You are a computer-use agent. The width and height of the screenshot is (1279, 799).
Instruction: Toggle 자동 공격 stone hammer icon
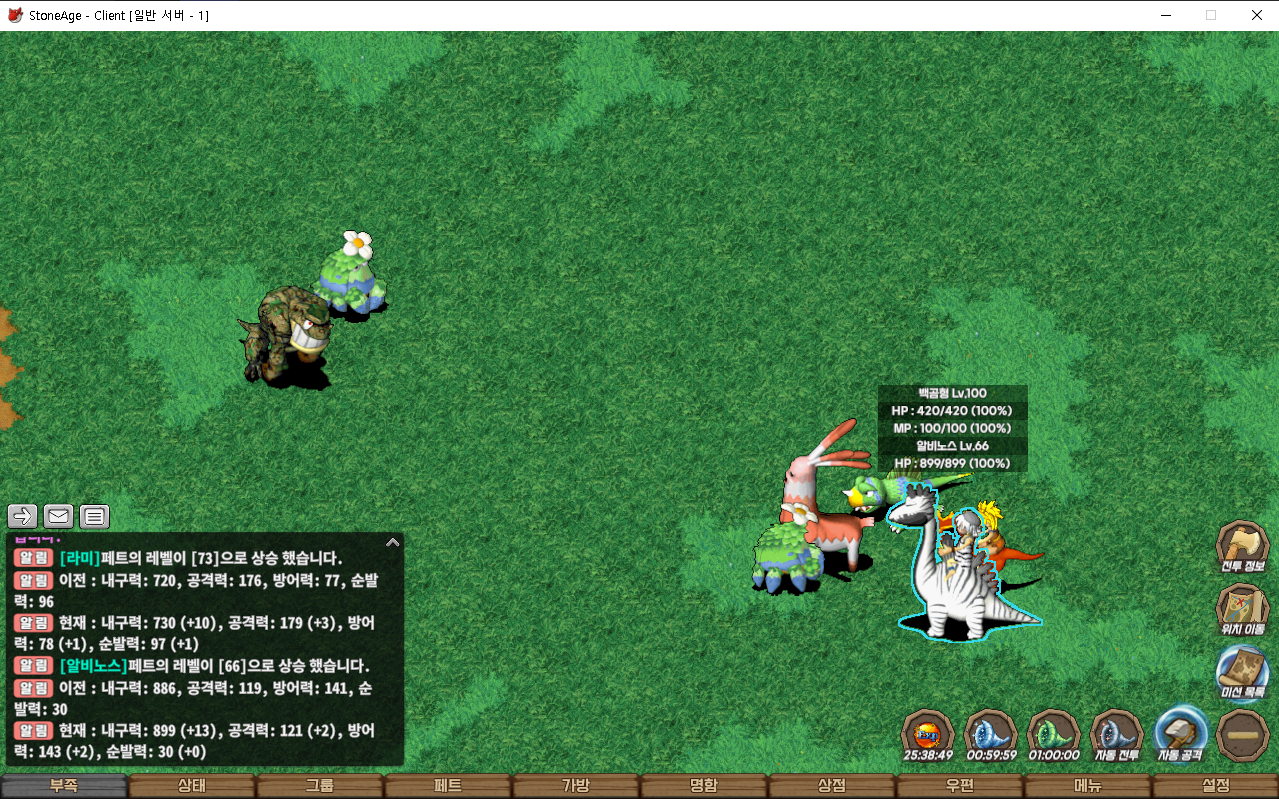1180,734
